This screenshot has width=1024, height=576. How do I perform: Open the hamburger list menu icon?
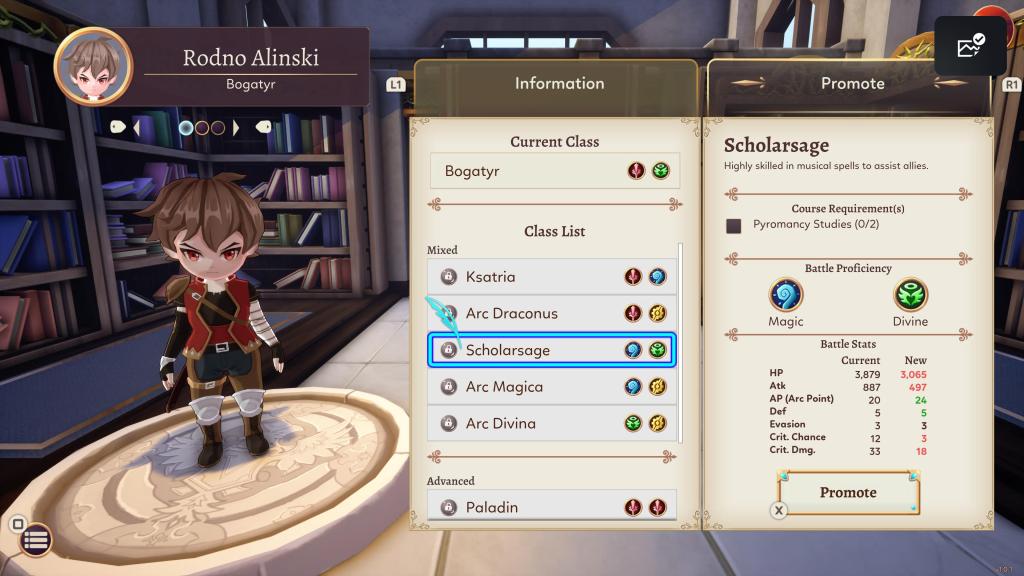(x=36, y=540)
